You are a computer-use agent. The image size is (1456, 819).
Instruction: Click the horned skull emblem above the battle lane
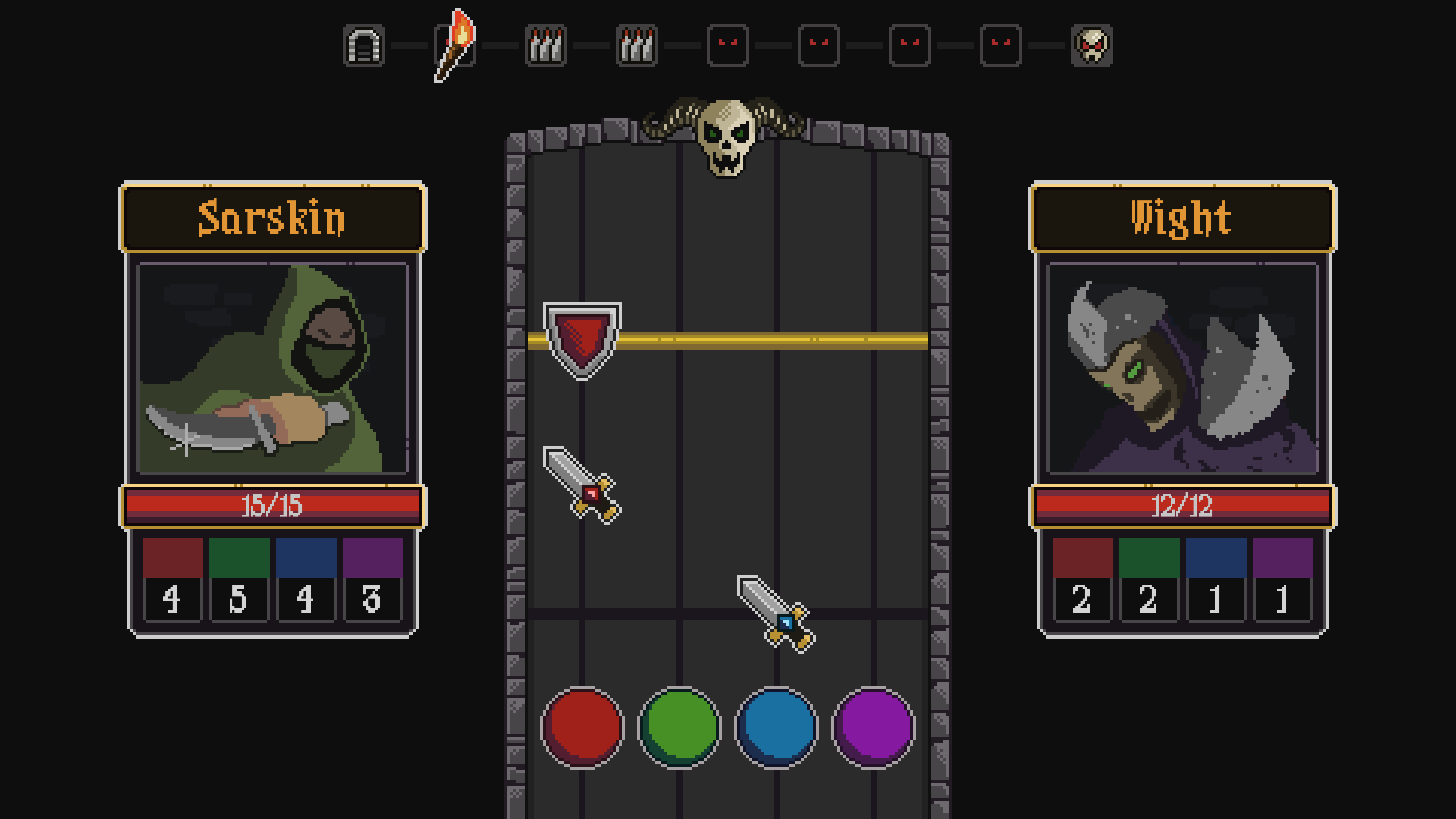pos(726,136)
